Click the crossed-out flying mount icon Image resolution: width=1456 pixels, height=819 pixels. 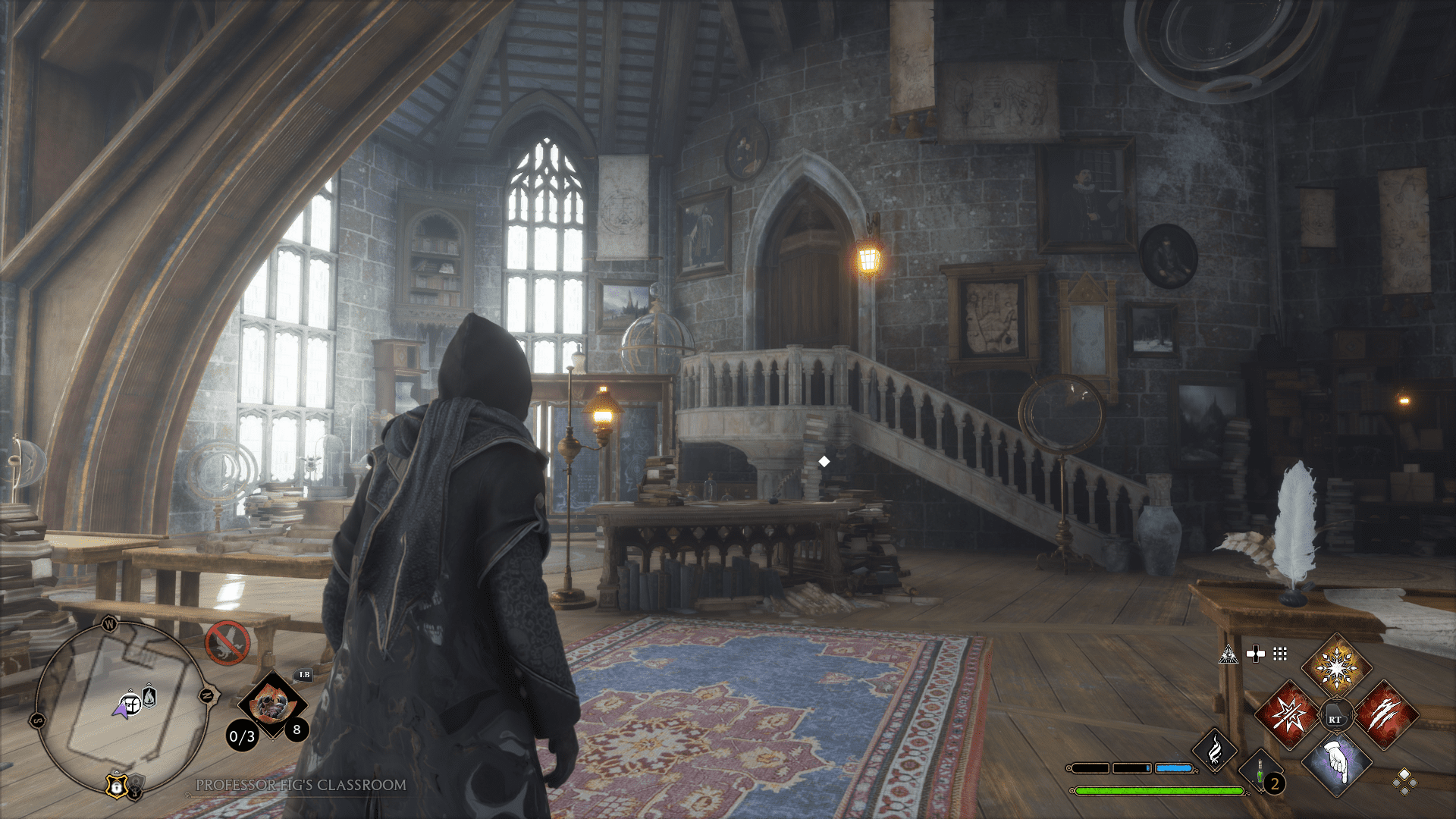[227, 643]
